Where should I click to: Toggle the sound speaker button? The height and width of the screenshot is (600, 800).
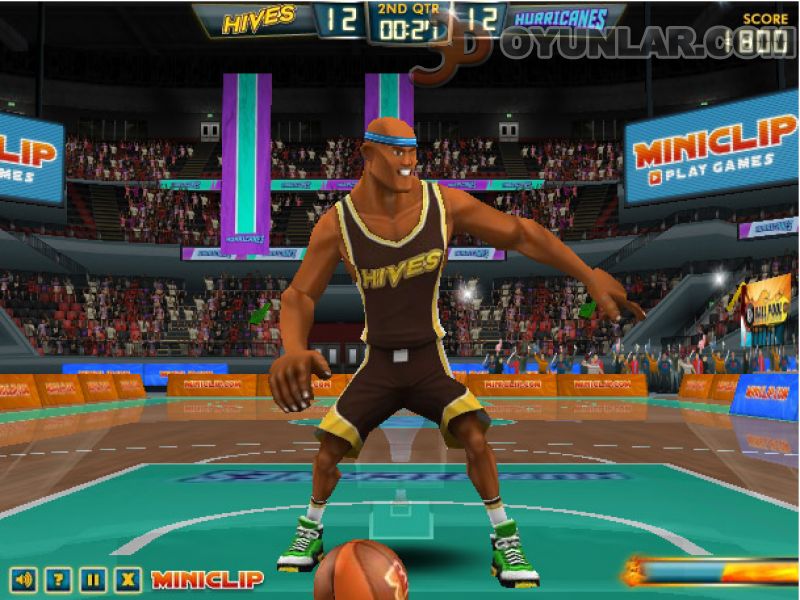click(24, 579)
